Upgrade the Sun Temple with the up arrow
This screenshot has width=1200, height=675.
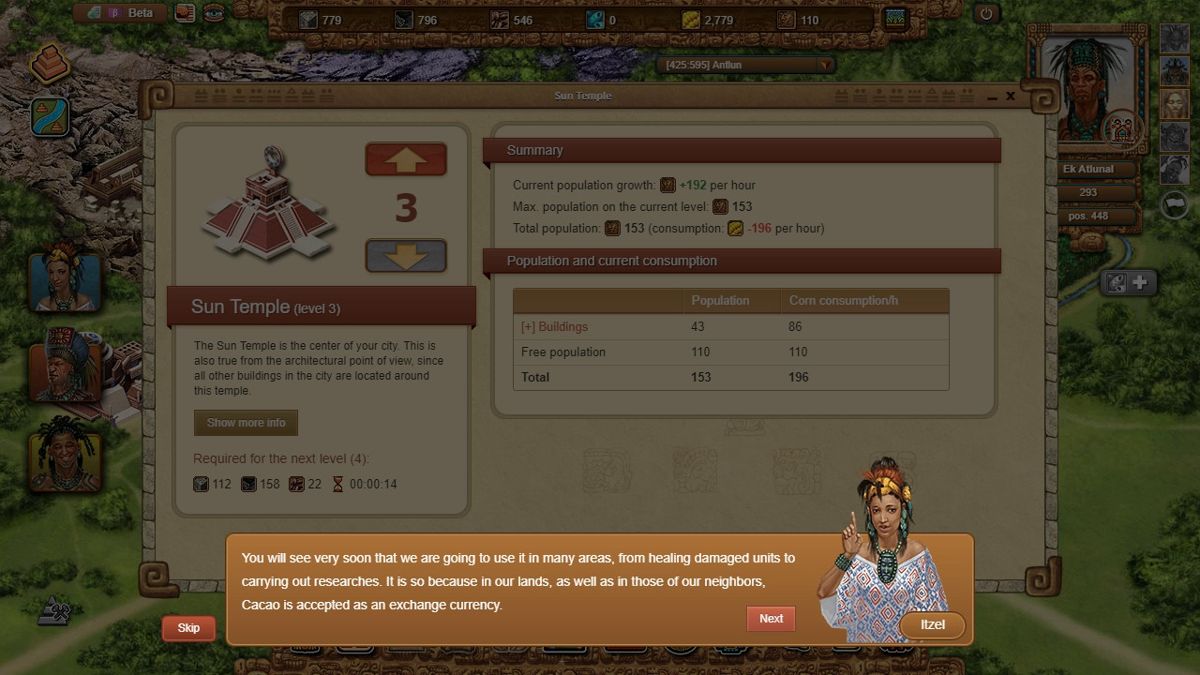(x=405, y=160)
